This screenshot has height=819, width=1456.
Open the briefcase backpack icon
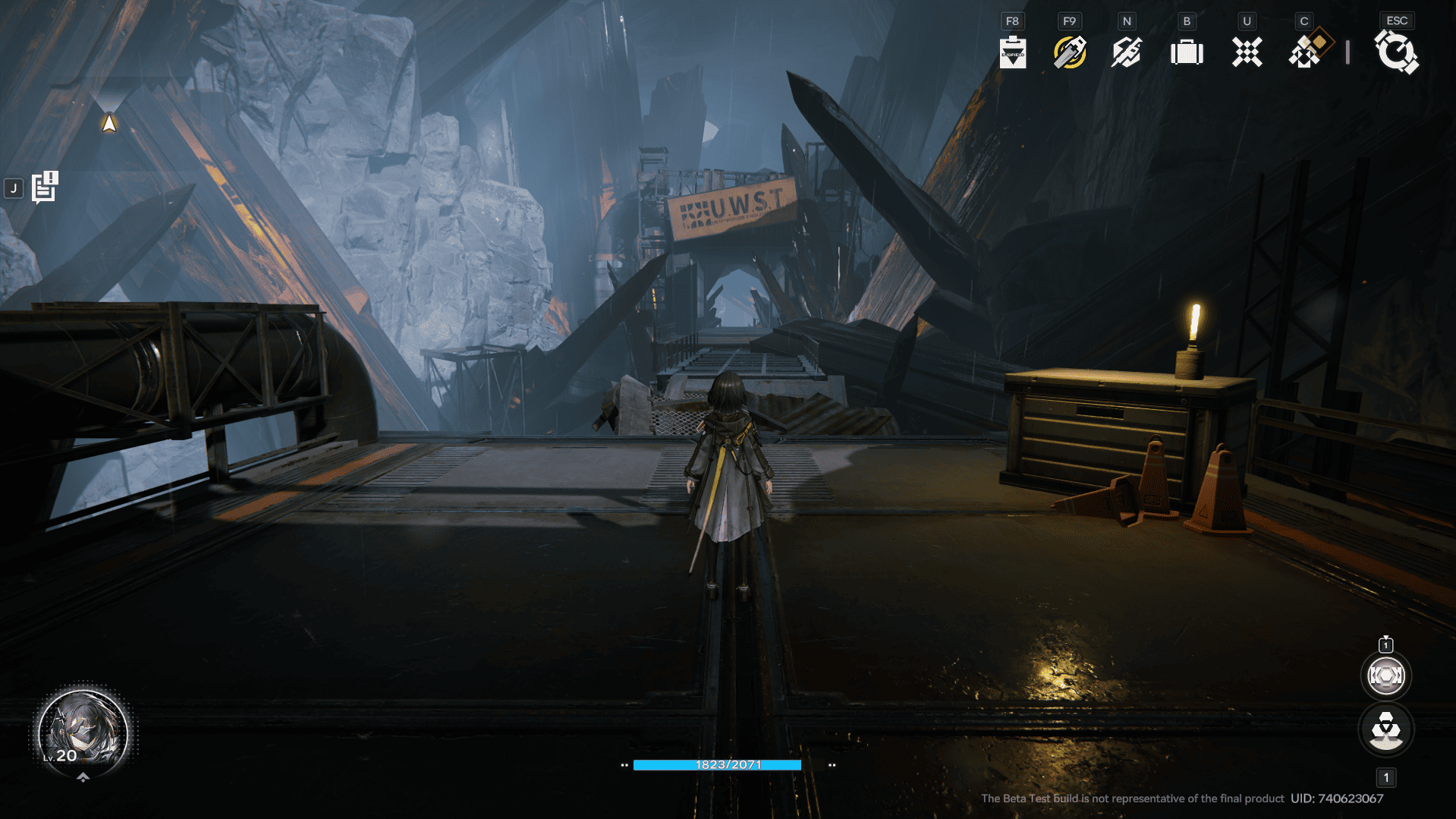[1187, 52]
